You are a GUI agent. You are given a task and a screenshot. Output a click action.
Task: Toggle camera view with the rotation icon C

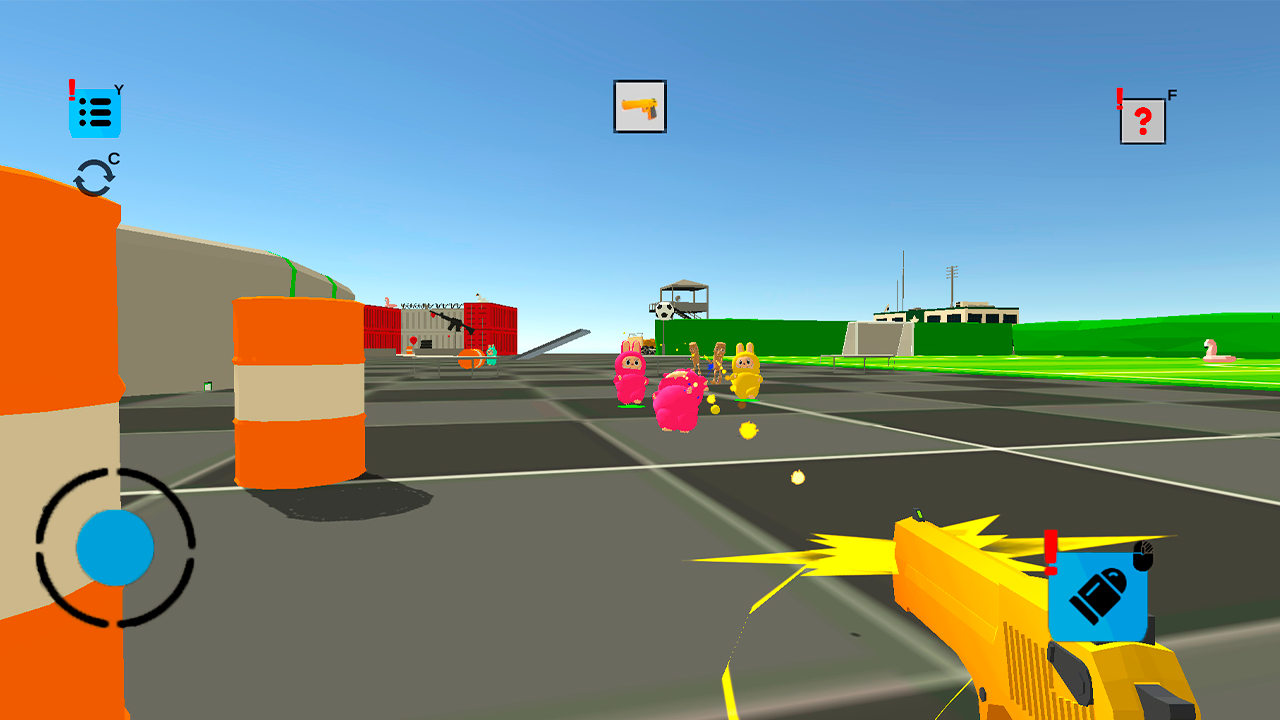point(93,174)
